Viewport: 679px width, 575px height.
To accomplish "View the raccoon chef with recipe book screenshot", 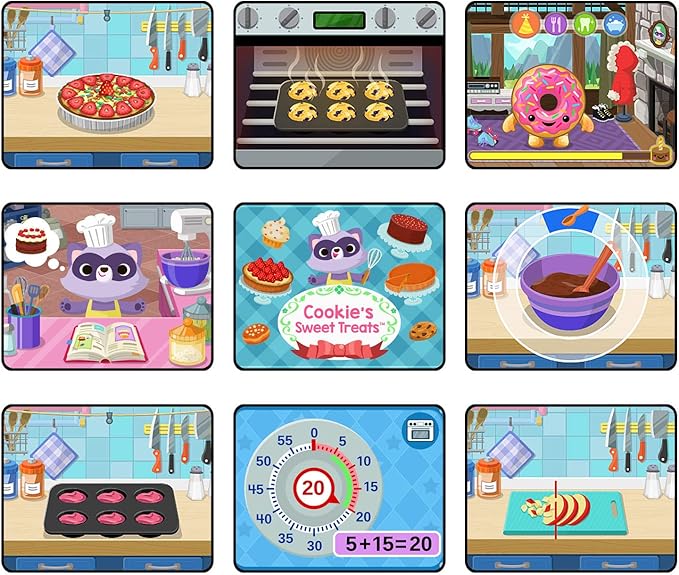I will tap(107, 287).
